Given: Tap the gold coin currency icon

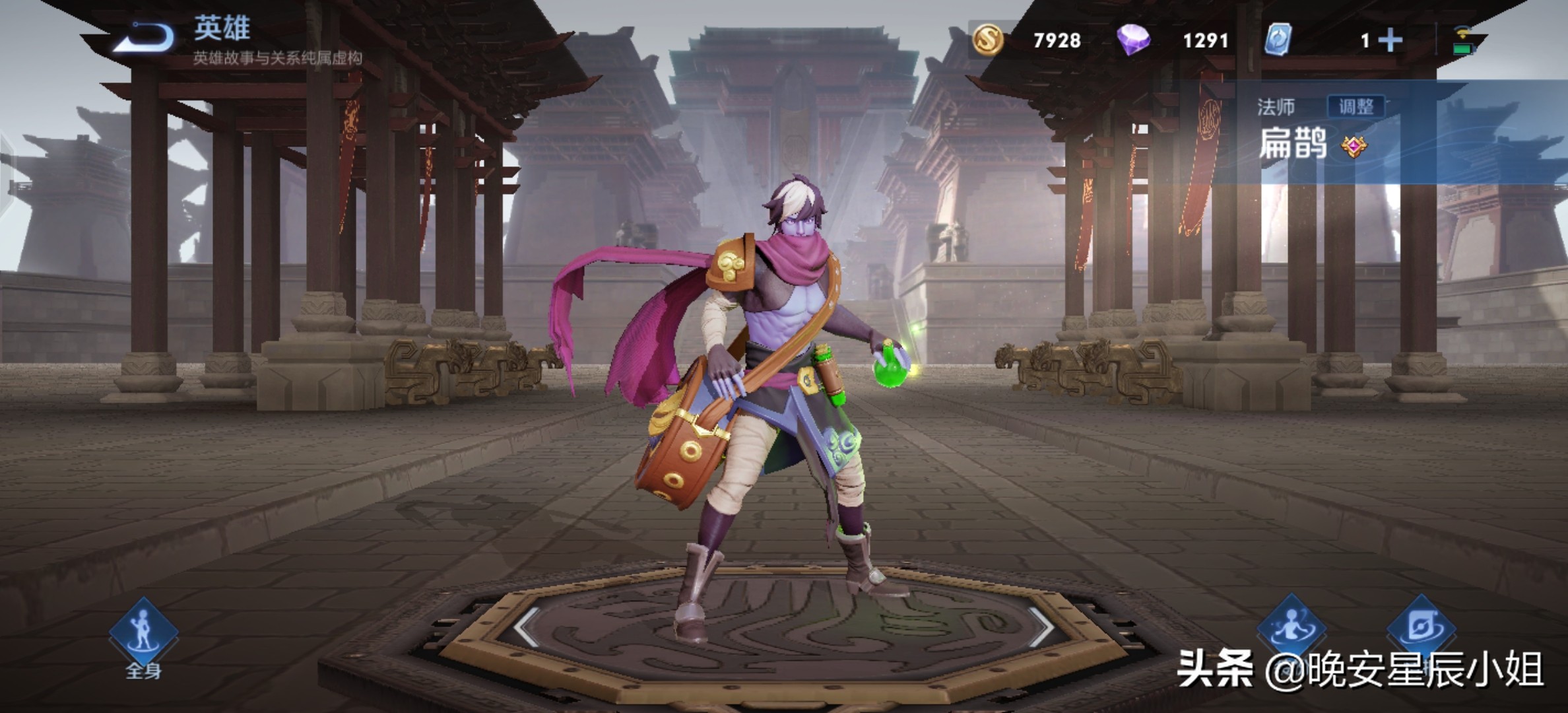Looking at the screenshot, I should click(988, 40).
